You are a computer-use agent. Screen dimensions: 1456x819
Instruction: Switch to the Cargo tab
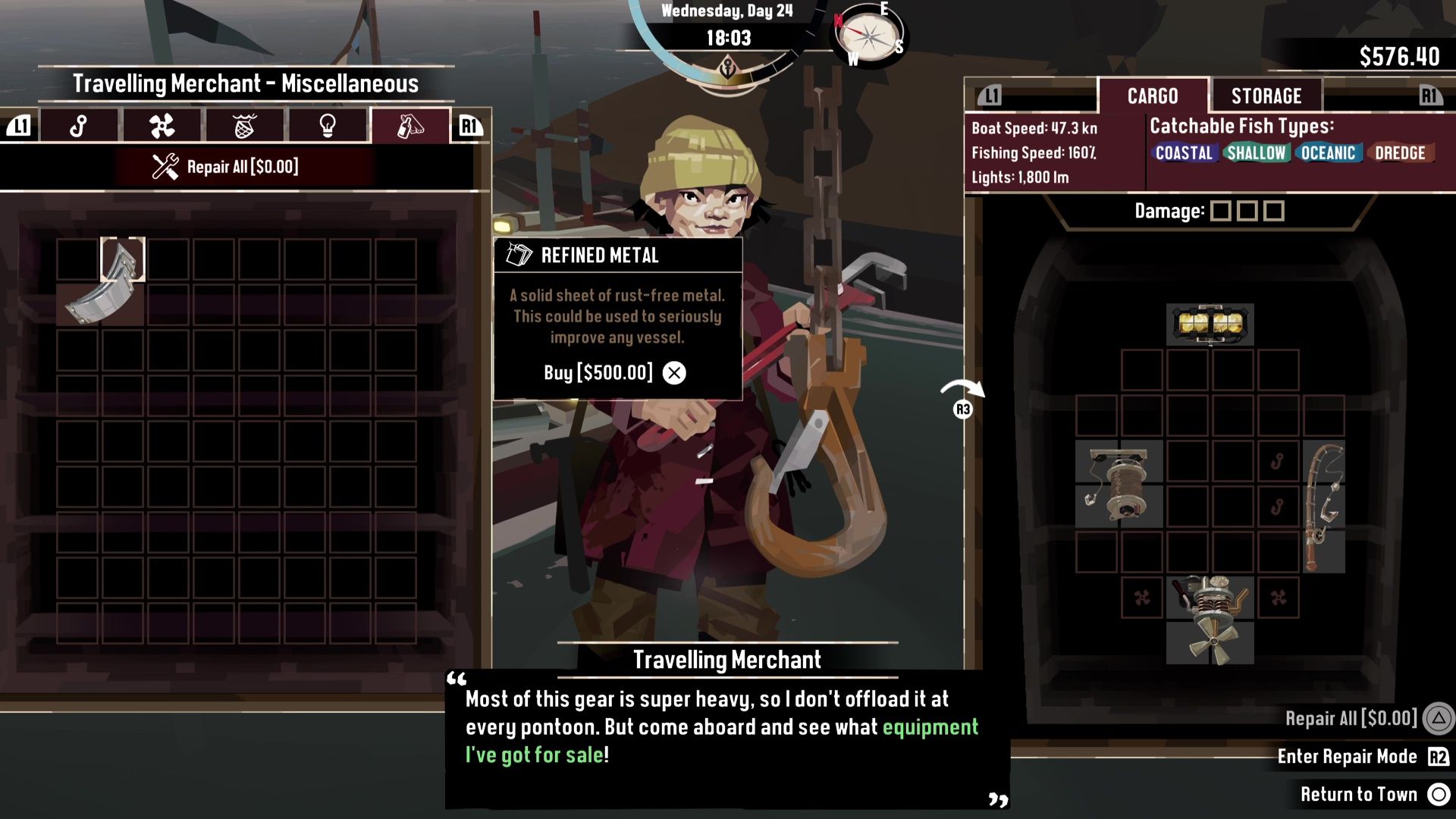1152,96
